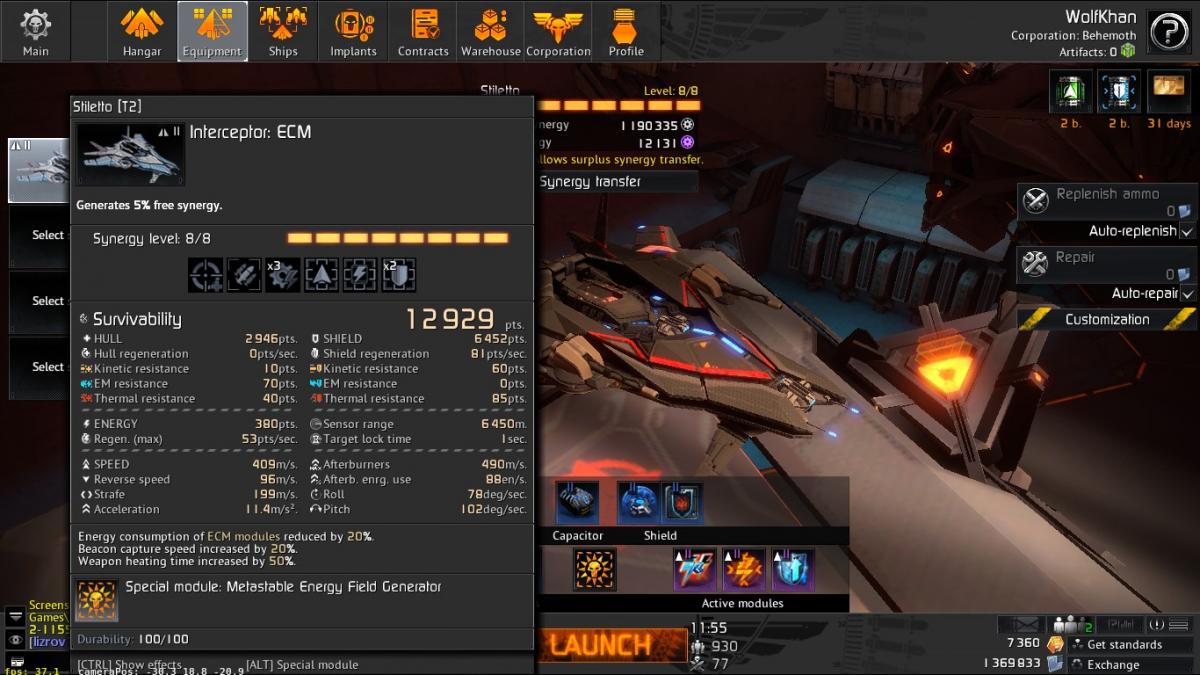Select the Capacitor module slot

[578, 503]
